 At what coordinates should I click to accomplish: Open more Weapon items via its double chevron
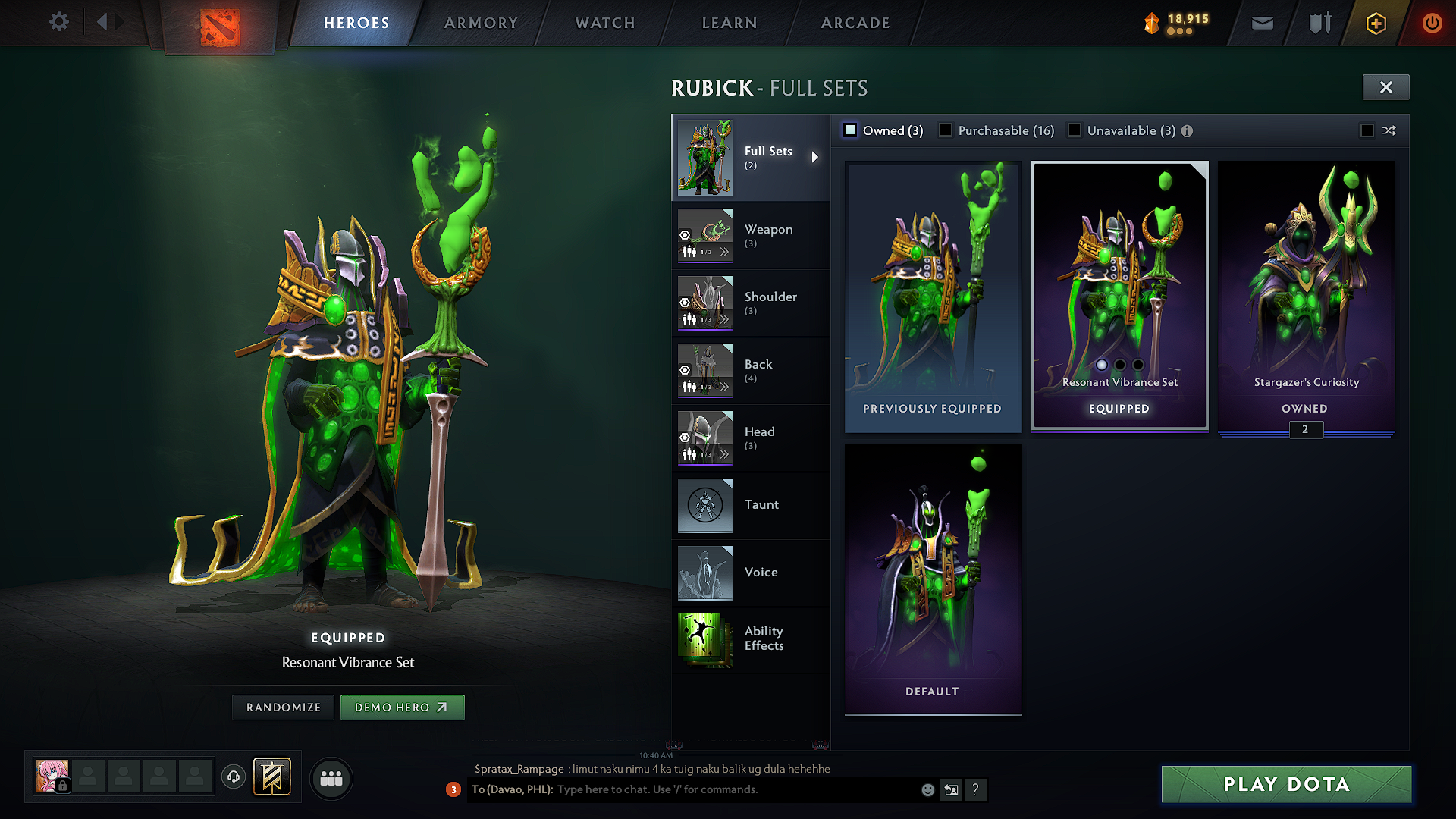click(725, 250)
